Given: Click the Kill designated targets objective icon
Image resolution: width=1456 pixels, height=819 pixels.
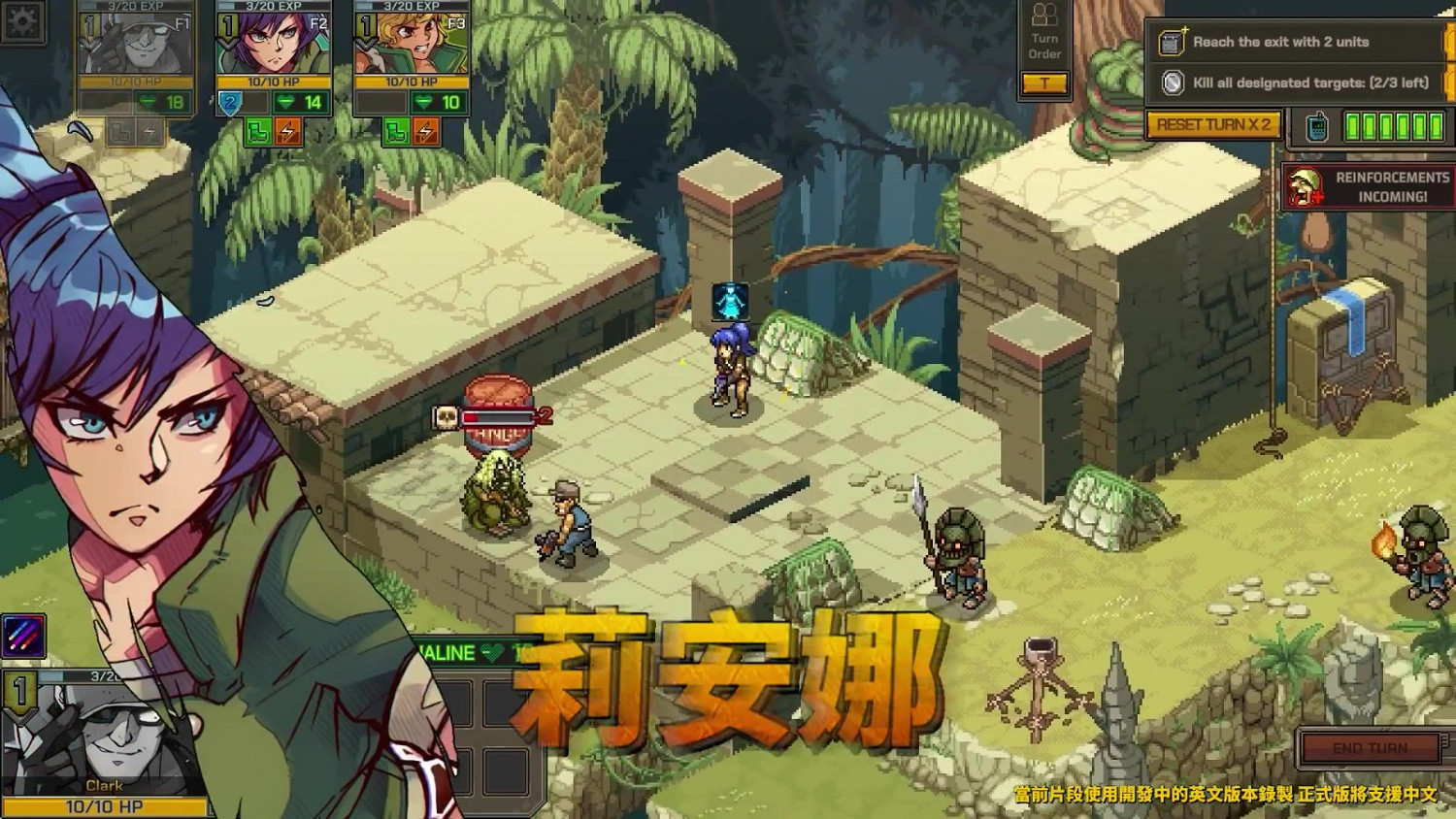Looking at the screenshot, I should pos(1173,82).
